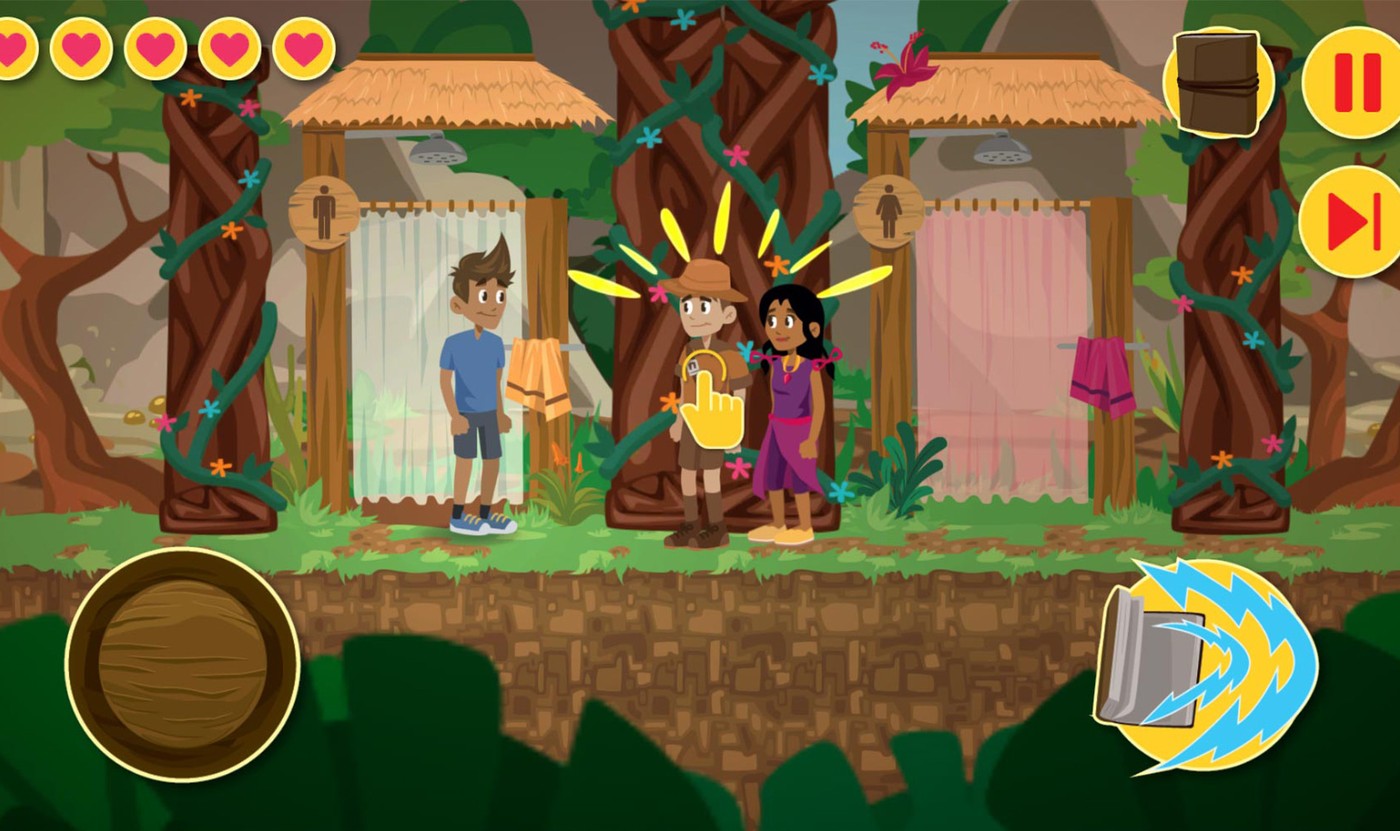Viewport: 1400px width, 831px height.
Task: Skip ahead using the skip-forward button
Action: pos(1354,221)
